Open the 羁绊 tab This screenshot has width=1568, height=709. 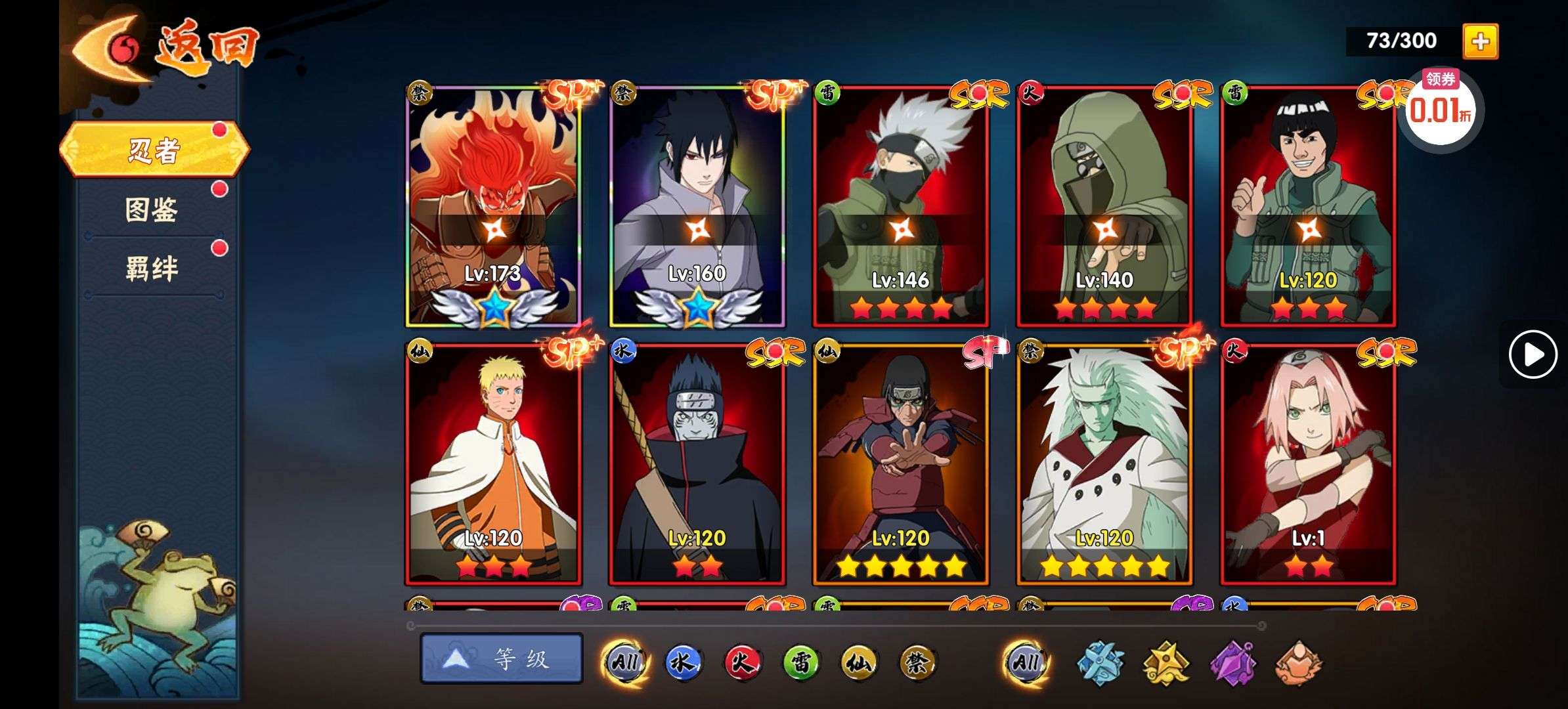click(x=152, y=269)
